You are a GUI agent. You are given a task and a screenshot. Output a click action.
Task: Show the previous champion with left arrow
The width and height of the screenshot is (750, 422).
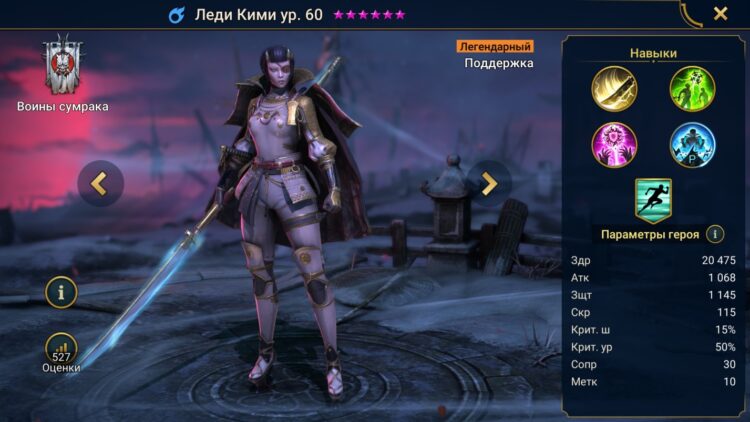coord(100,183)
